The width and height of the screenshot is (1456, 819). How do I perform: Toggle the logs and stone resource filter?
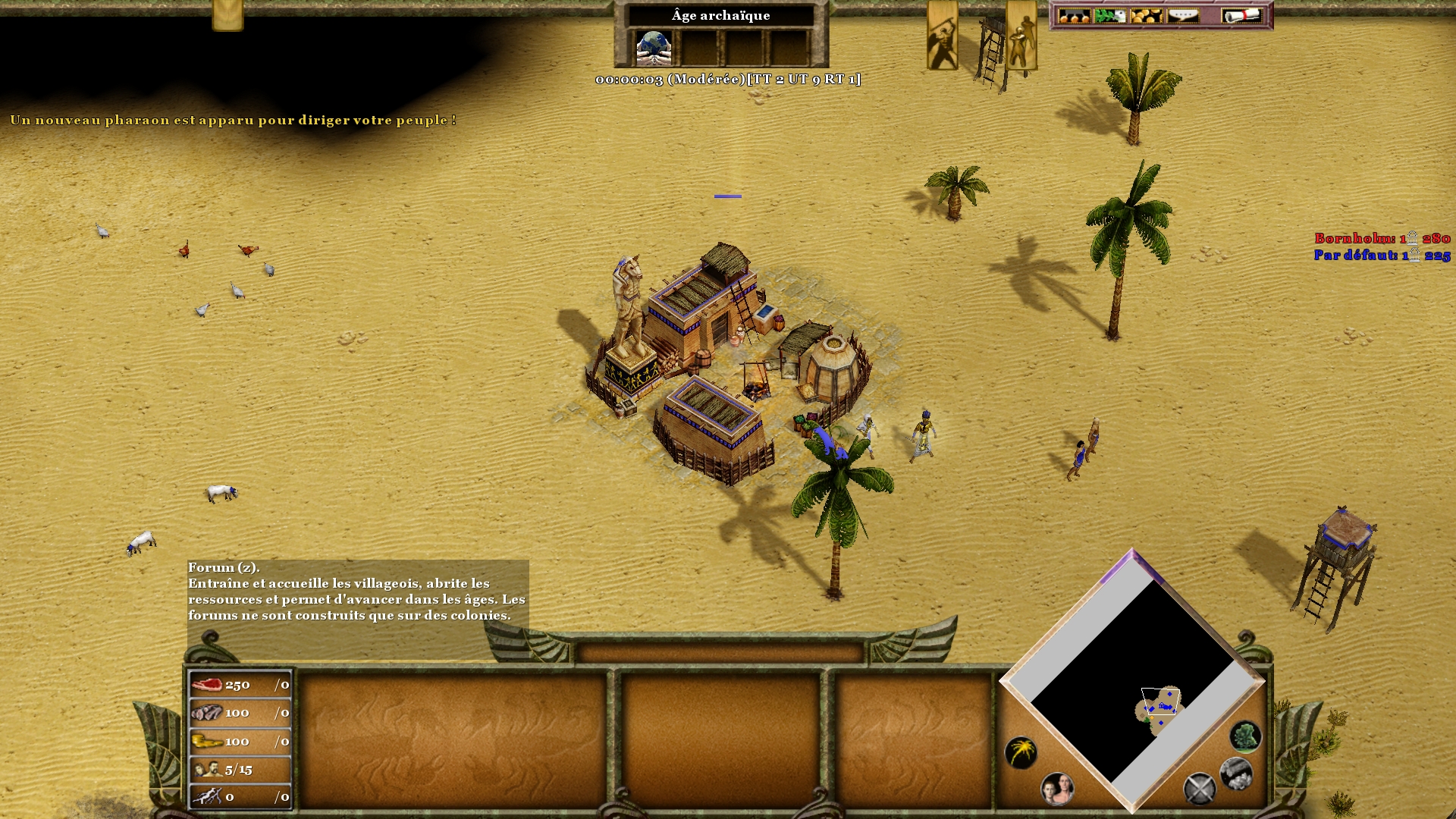point(1236,773)
